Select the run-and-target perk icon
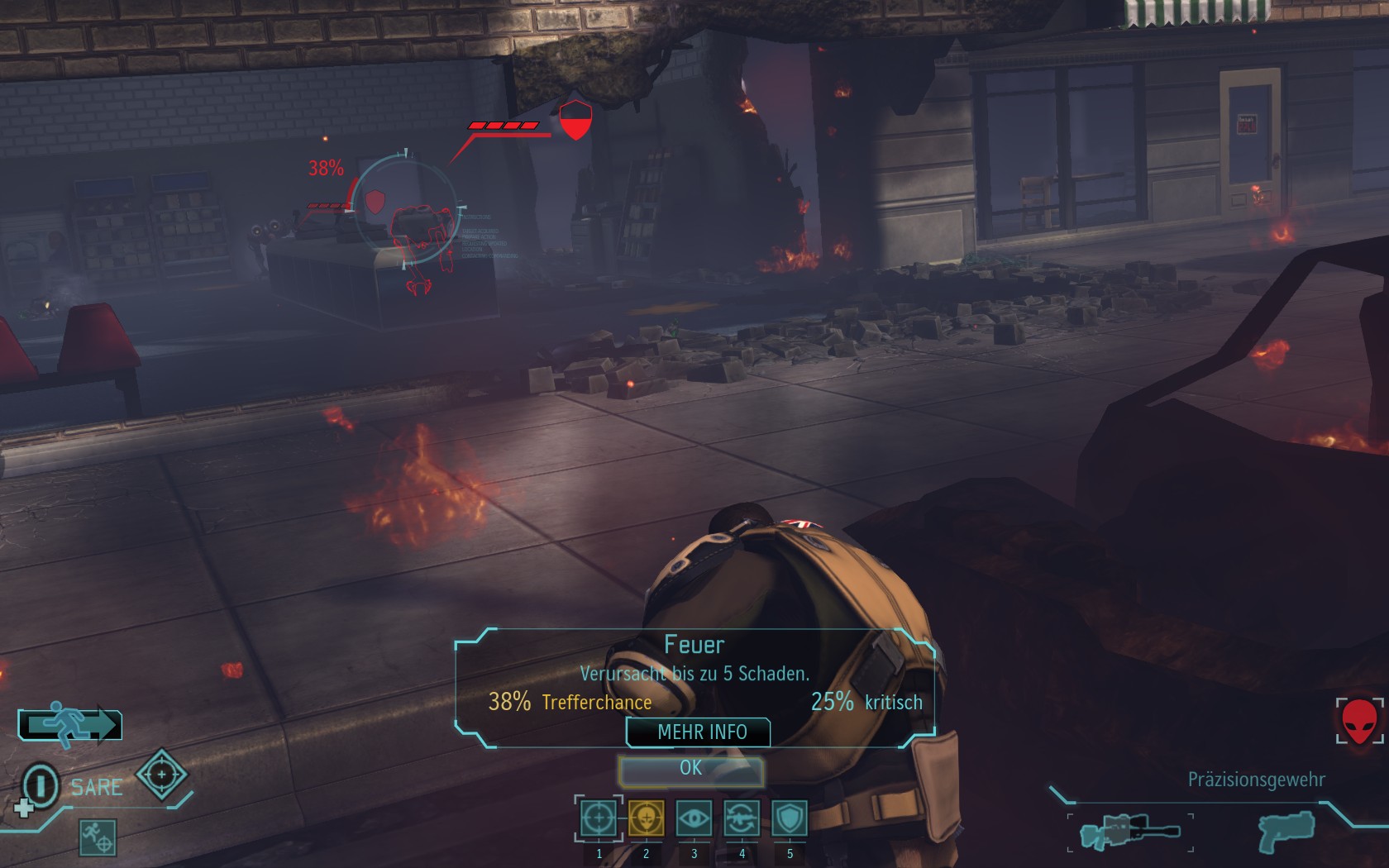The width and height of the screenshot is (1389, 868). [x=98, y=837]
